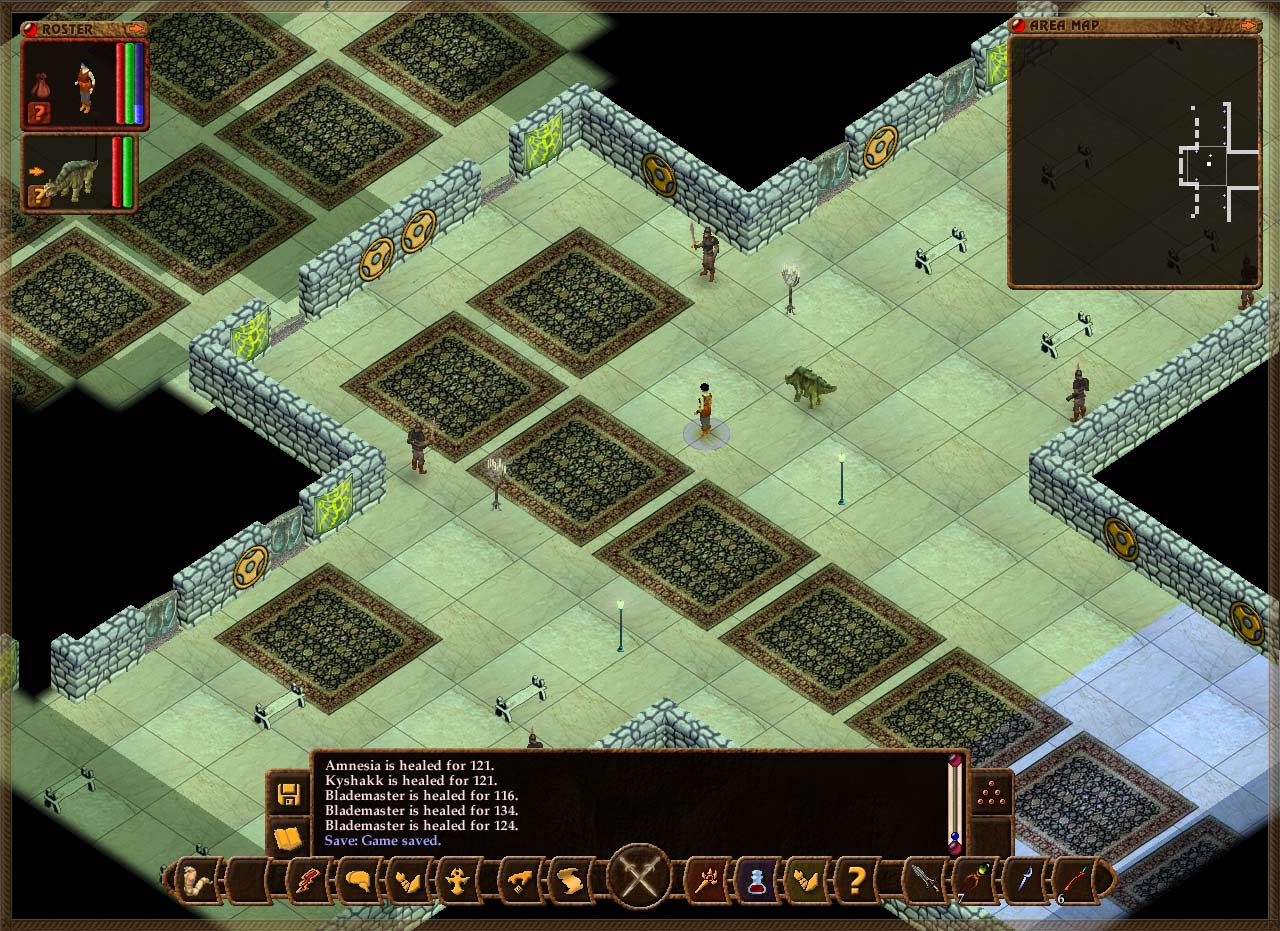1280x931 pixels.
Task: Open help with the toolbar question mark
Action: [856, 881]
